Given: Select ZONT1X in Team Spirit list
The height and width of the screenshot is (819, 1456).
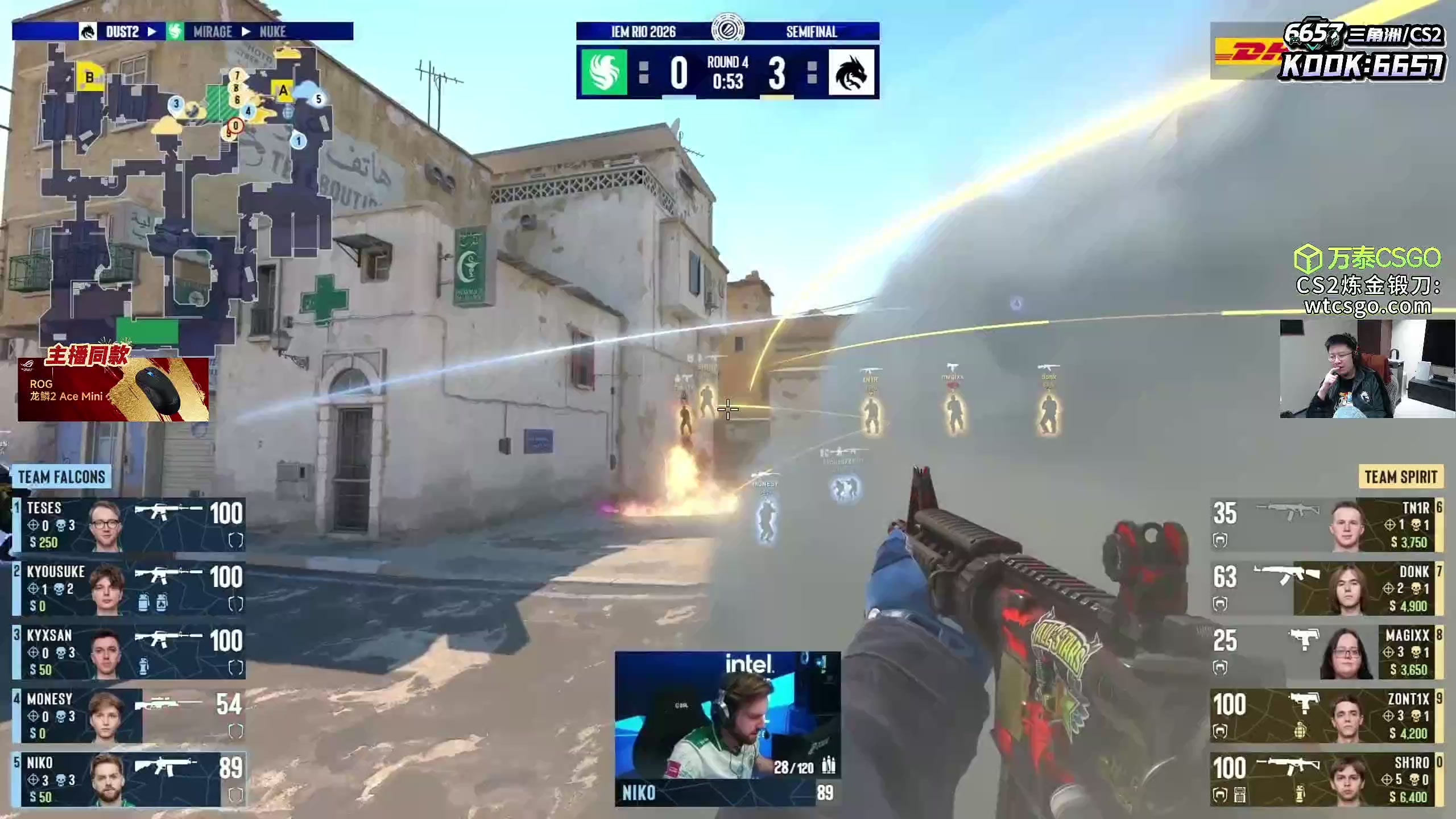Looking at the screenshot, I should pos(1326,715).
